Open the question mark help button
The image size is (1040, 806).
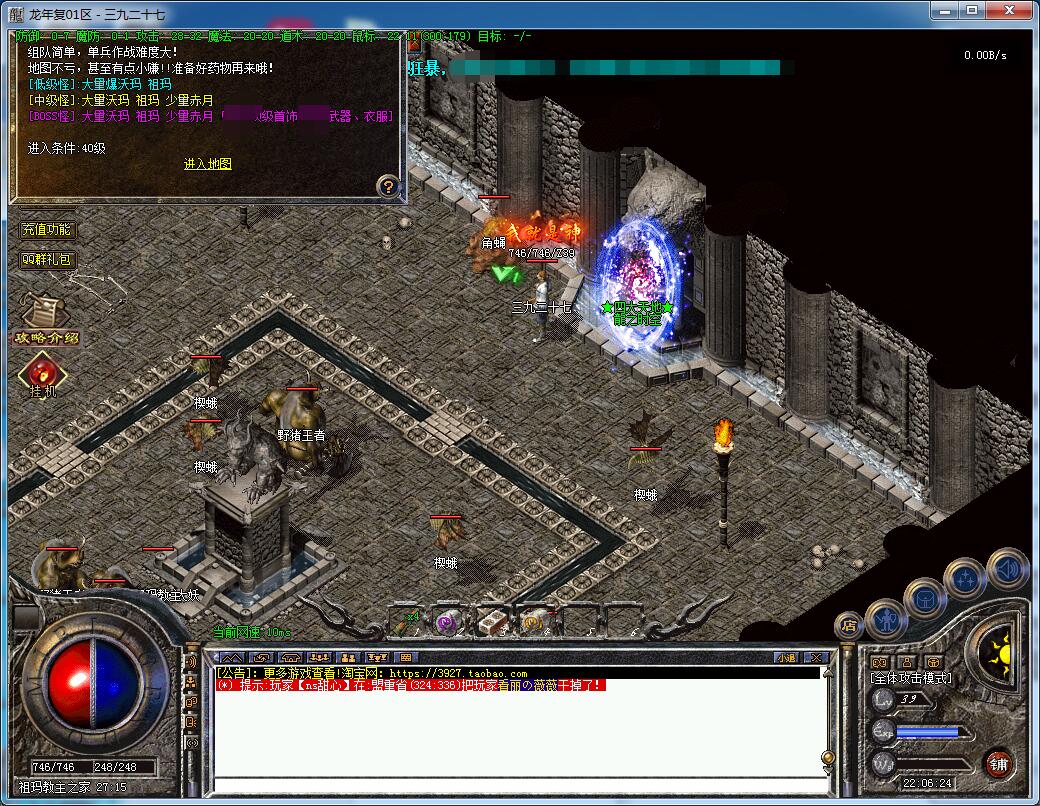click(x=388, y=186)
